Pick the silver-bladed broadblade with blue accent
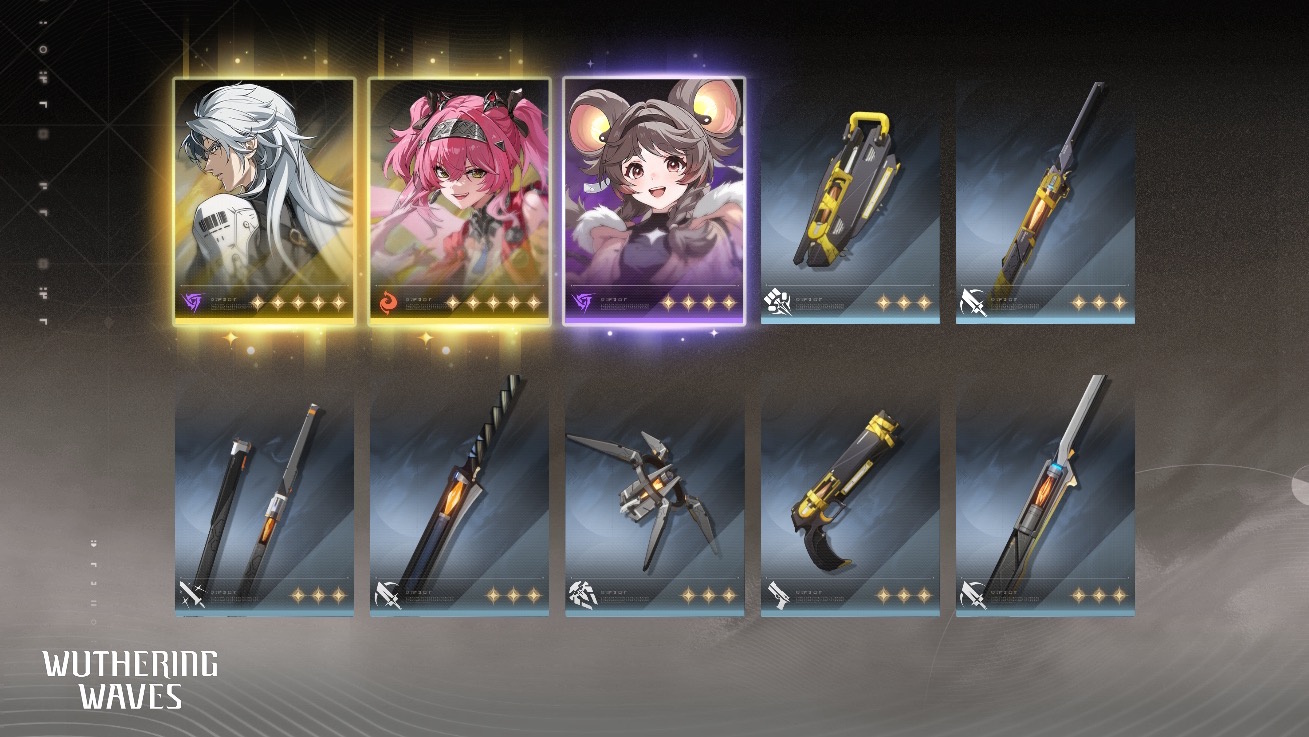The height and width of the screenshot is (737, 1309). (x=1045, y=495)
